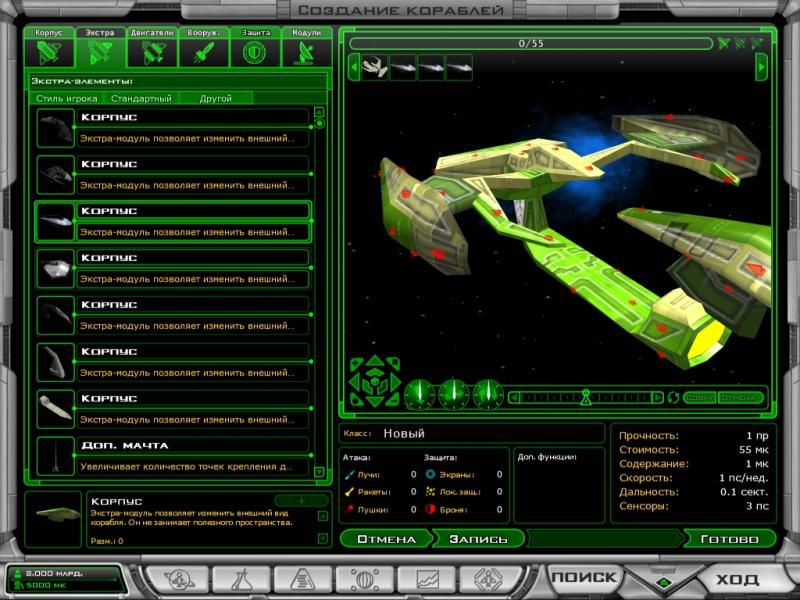End the turn with Ход
This screenshot has width=800, height=600.
pos(738,578)
